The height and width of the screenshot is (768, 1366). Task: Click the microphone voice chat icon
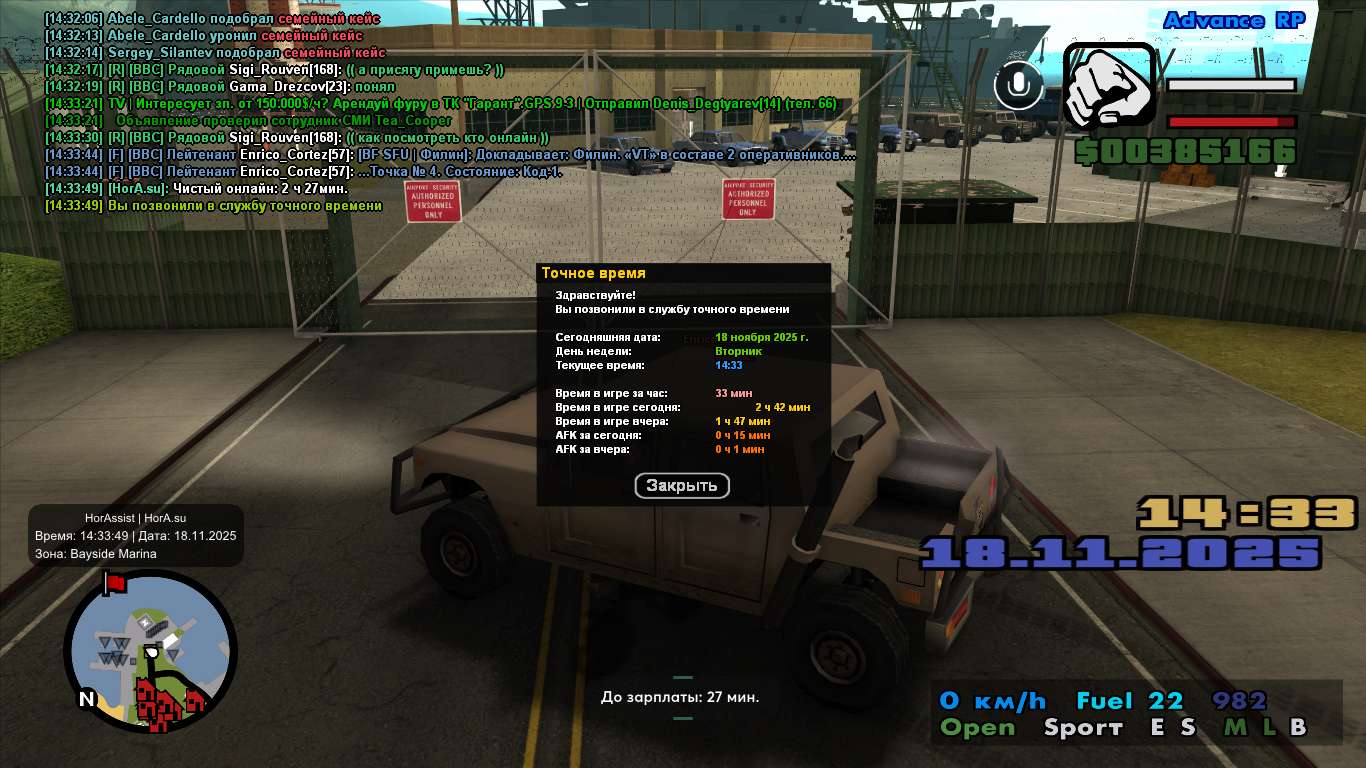point(1019,86)
